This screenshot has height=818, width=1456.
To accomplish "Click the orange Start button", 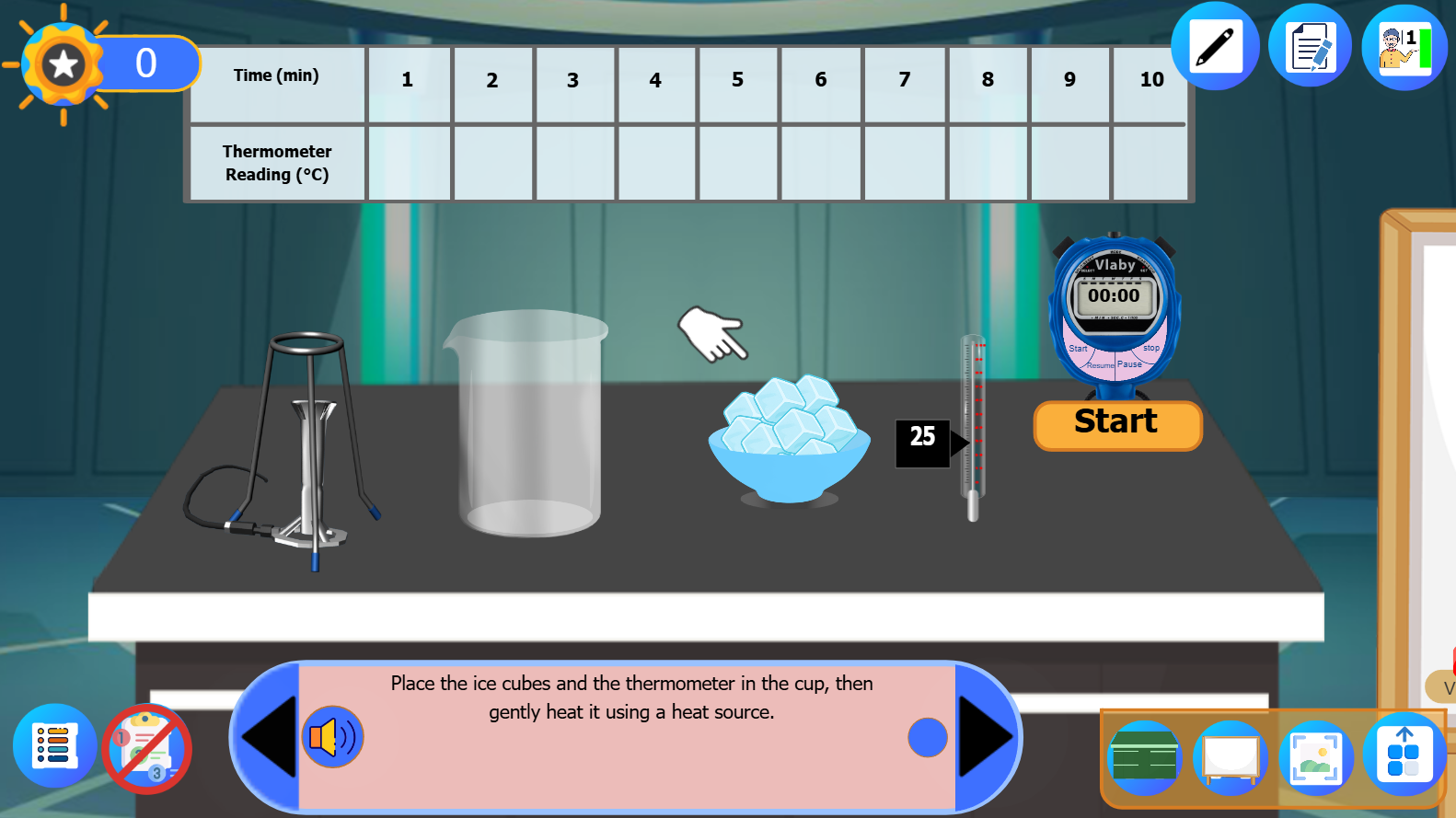I will (1116, 423).
